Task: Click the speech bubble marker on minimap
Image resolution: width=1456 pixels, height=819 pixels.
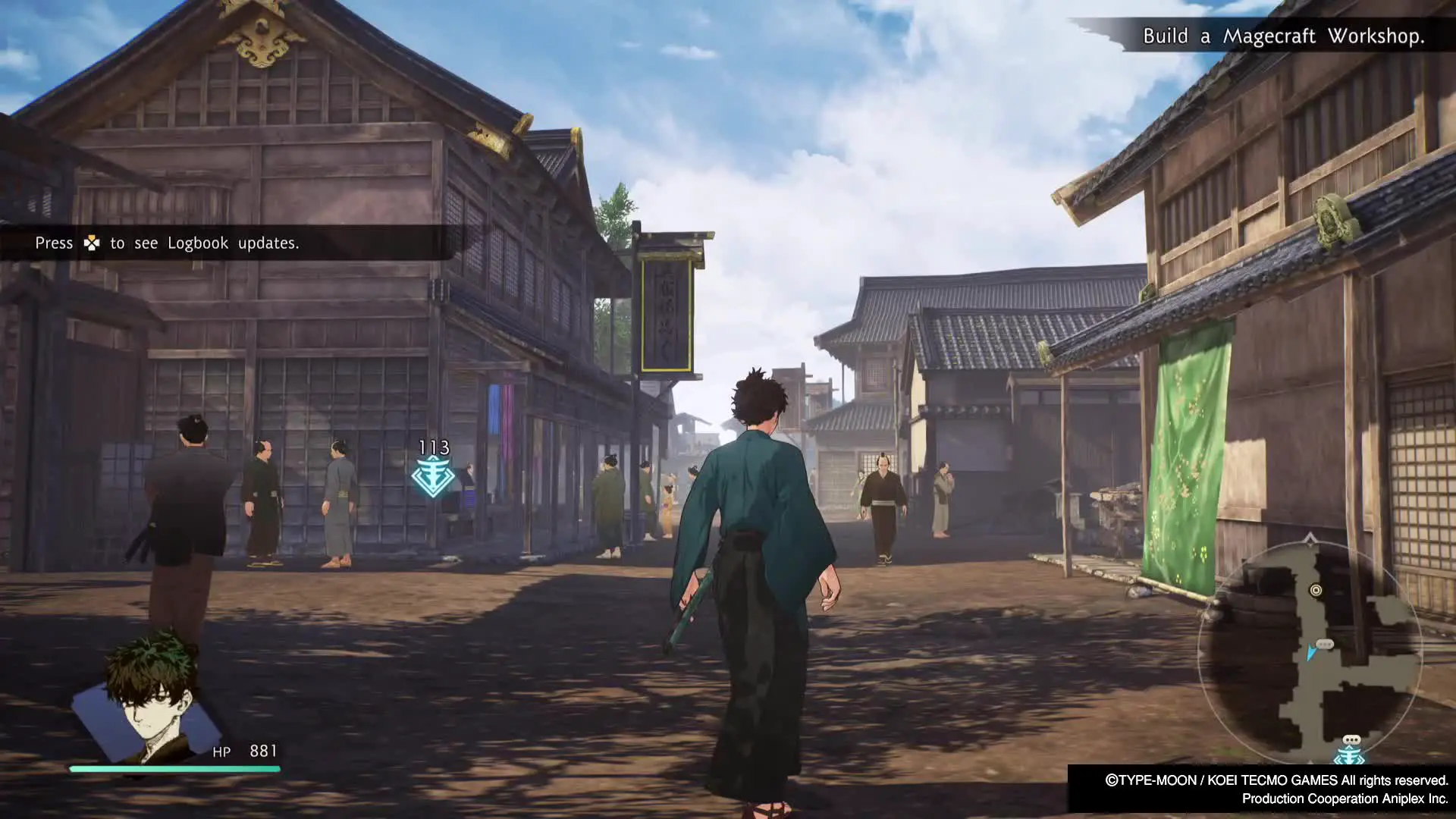Action: pyautogui.click(x=1325, y=644)
